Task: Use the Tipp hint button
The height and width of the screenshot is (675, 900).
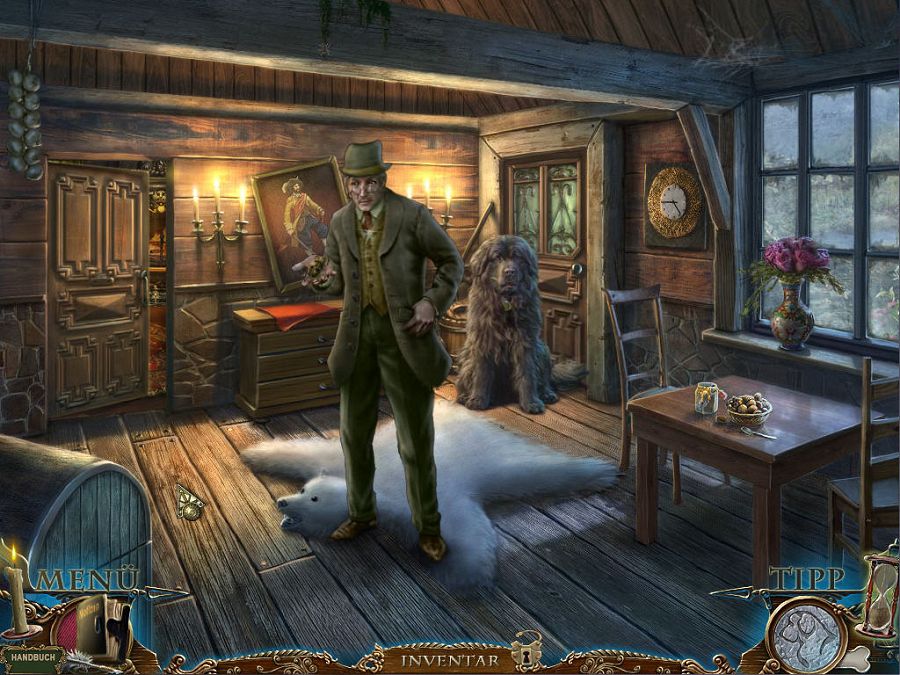Action: pos(806,578)
